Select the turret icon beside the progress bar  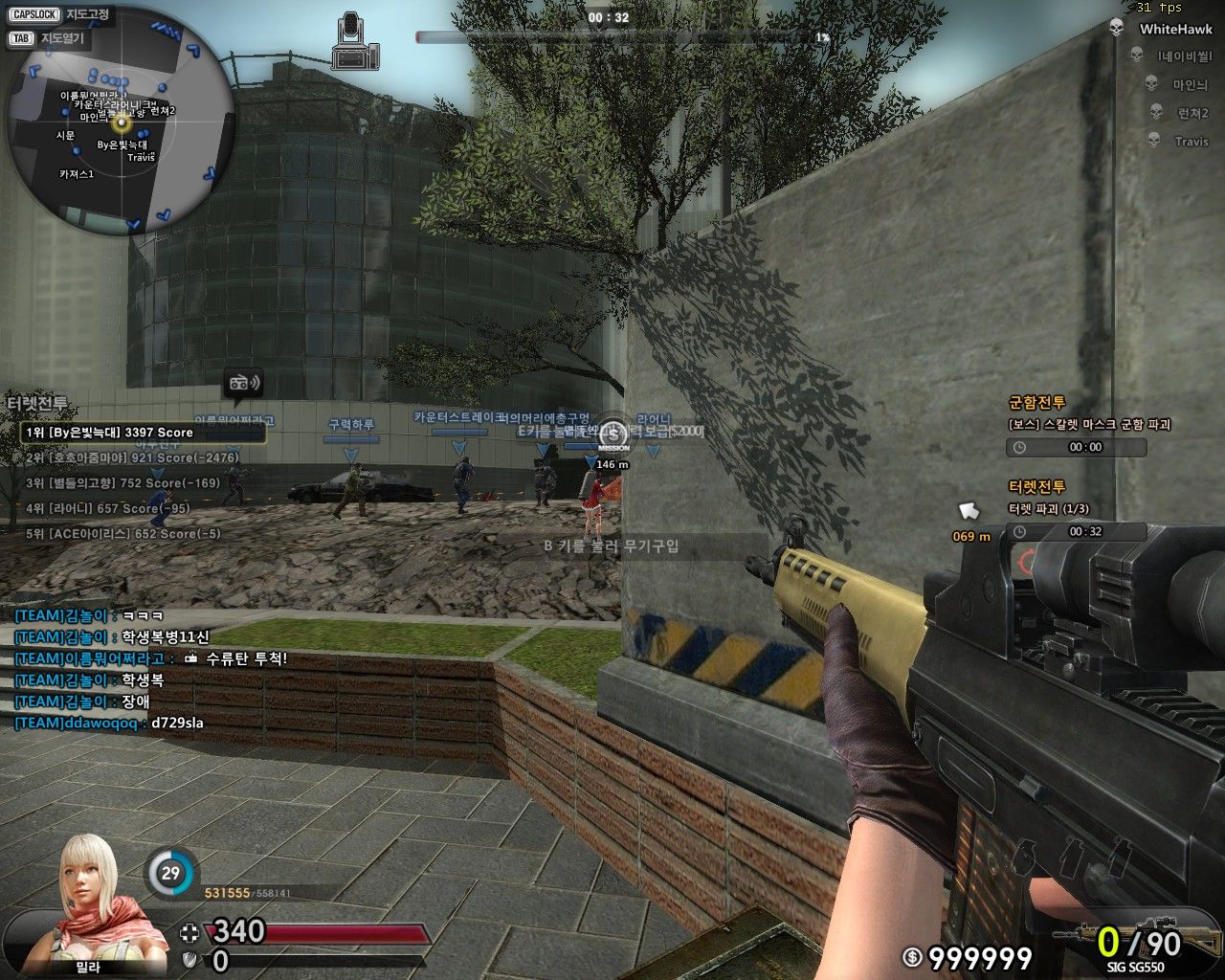point(355,41)
